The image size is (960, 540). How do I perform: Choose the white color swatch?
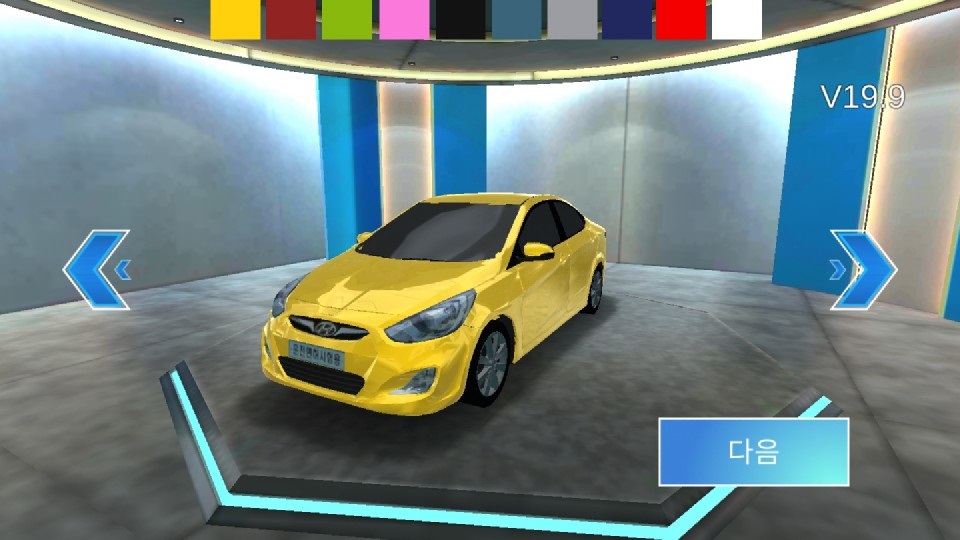[x=737, y=19]
